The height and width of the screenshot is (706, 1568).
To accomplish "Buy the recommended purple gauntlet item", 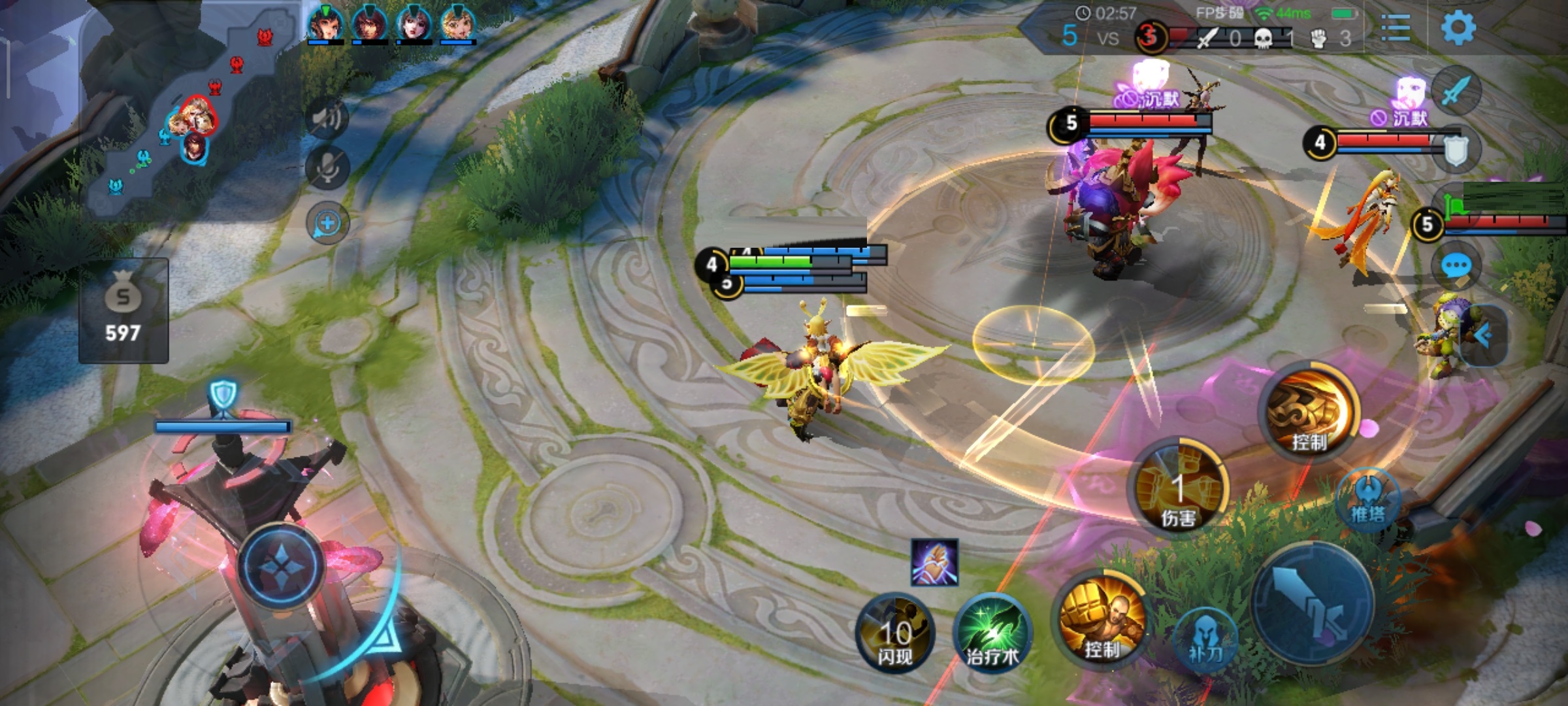I will pos(935,562).
